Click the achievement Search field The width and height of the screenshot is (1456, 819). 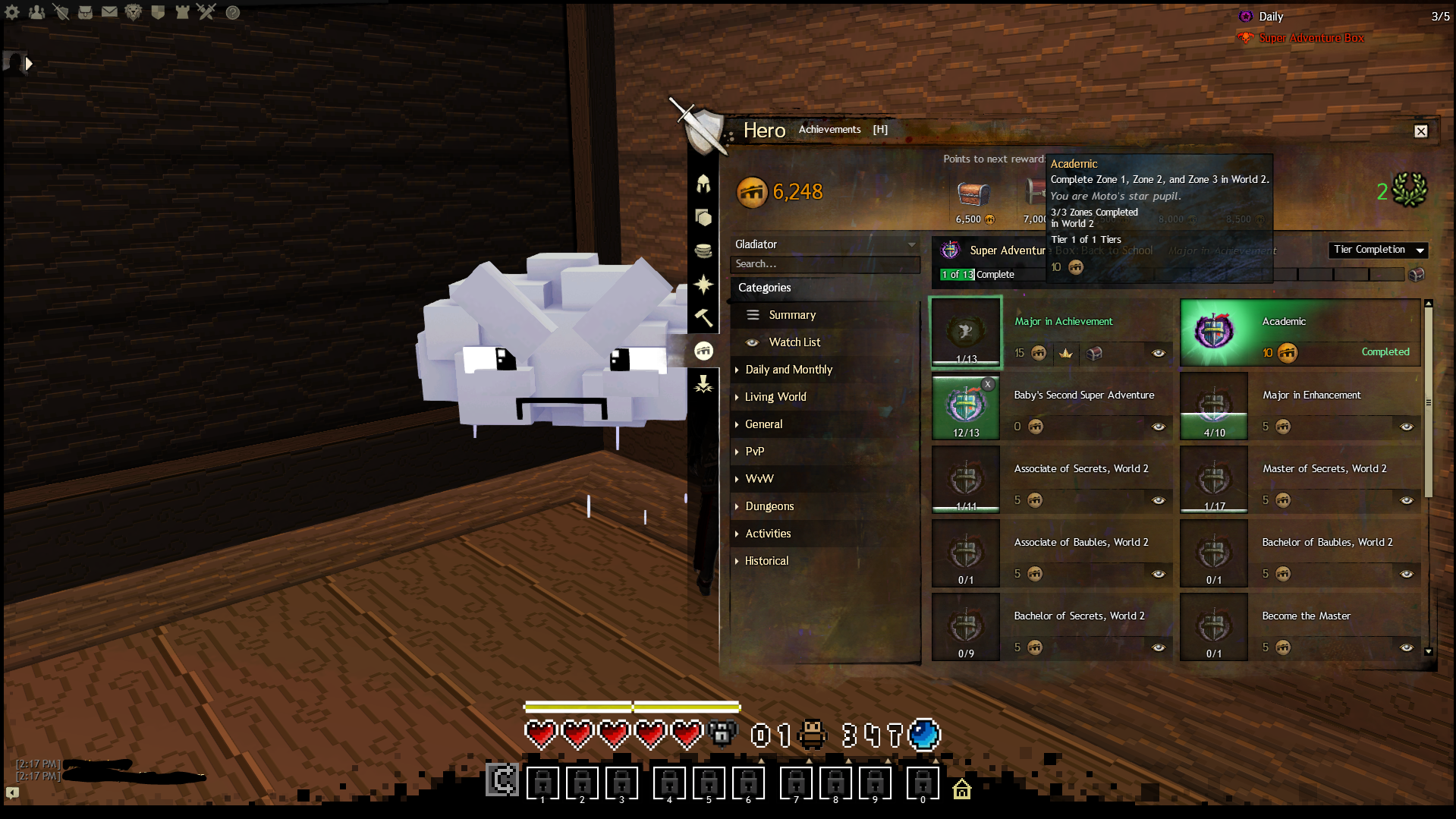824,264
